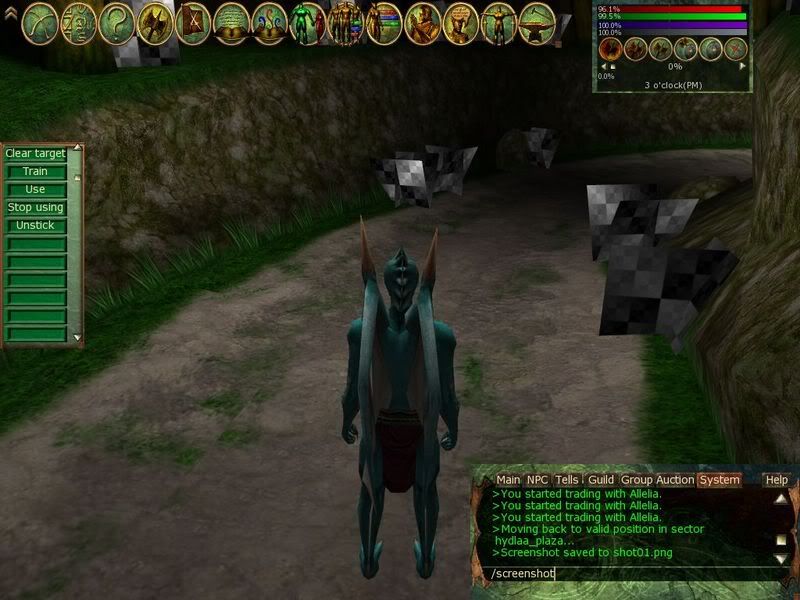Switch to the Guild chat tab
Viewport: 800px width, 600px height.
pos(601,480)
